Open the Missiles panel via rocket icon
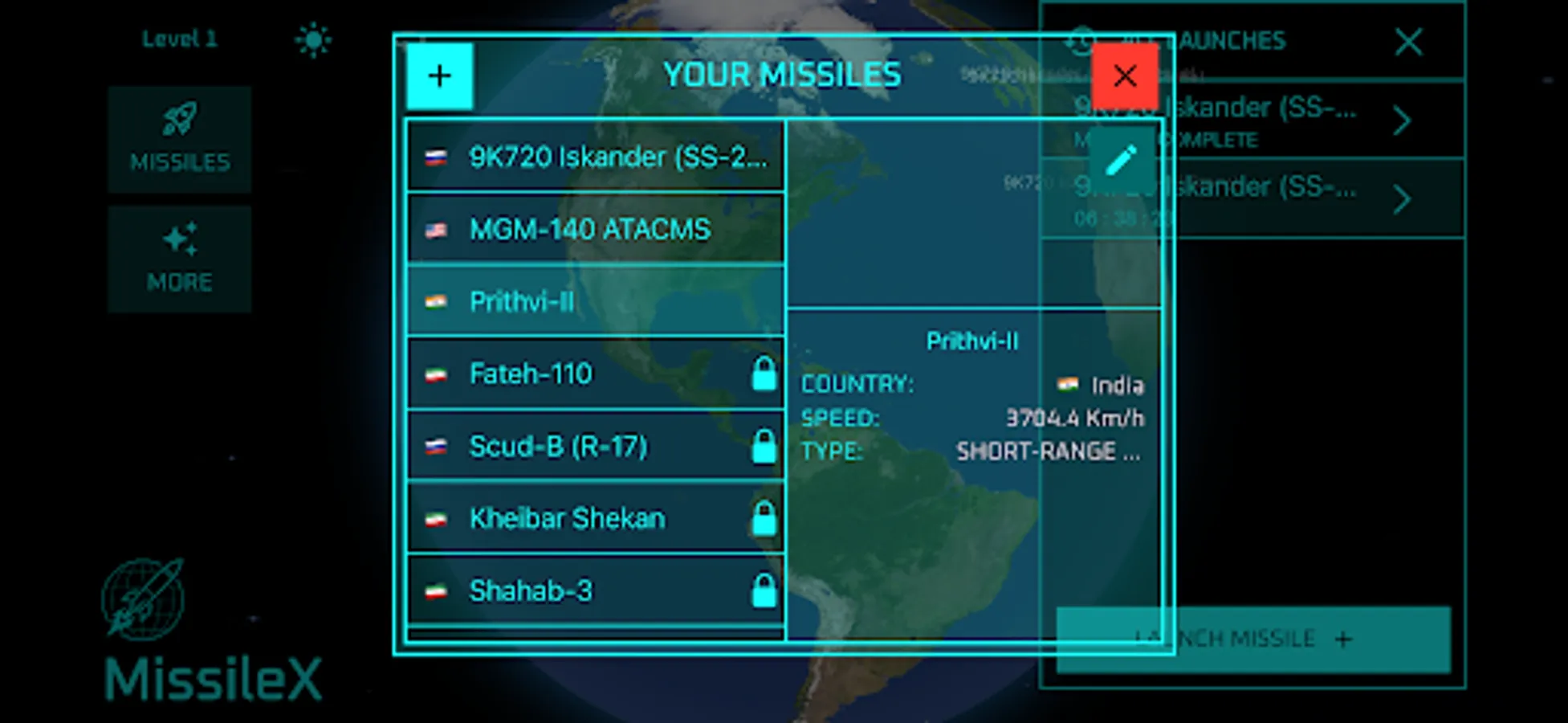This screenshot has height=723, width=1568. pyautogui.click(x=180, y=138)
